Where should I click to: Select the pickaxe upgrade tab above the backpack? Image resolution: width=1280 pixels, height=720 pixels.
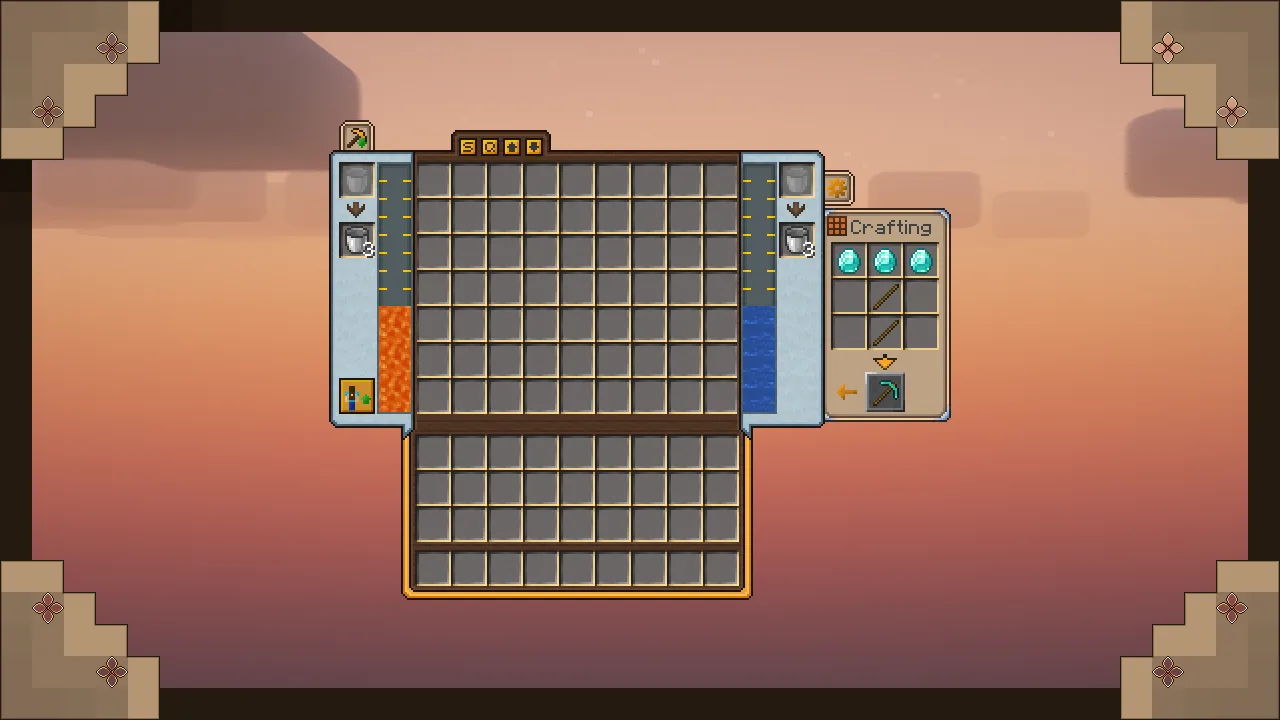click(x=356, y=135)
